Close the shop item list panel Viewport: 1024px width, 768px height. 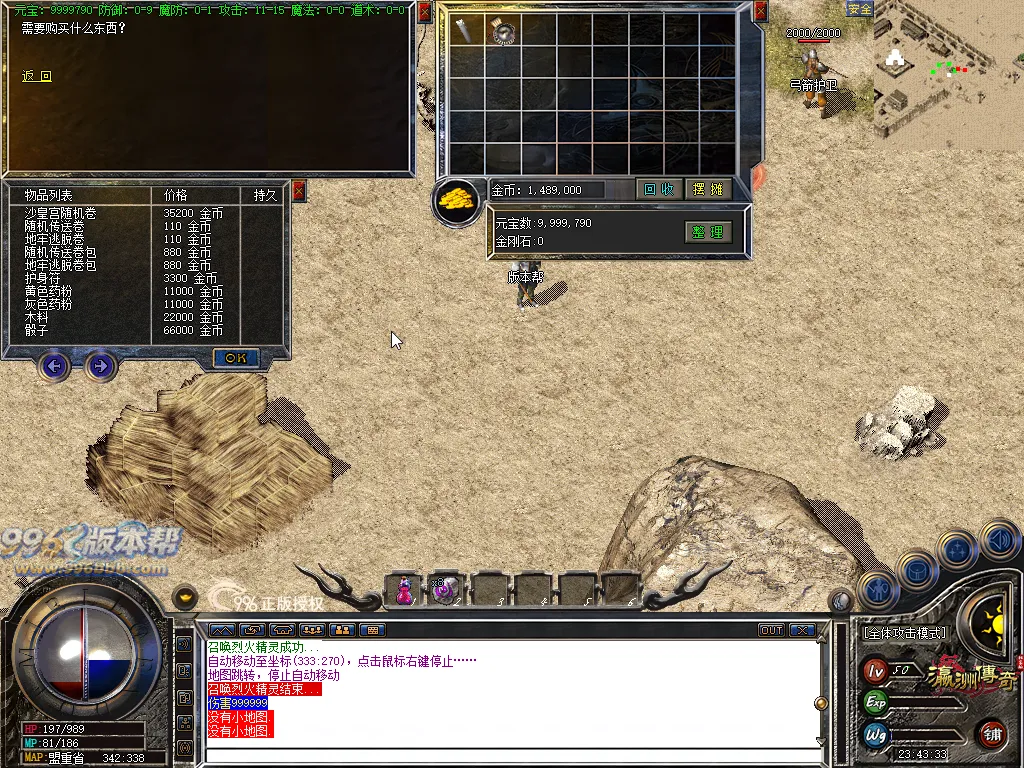(x=298, y=191)
